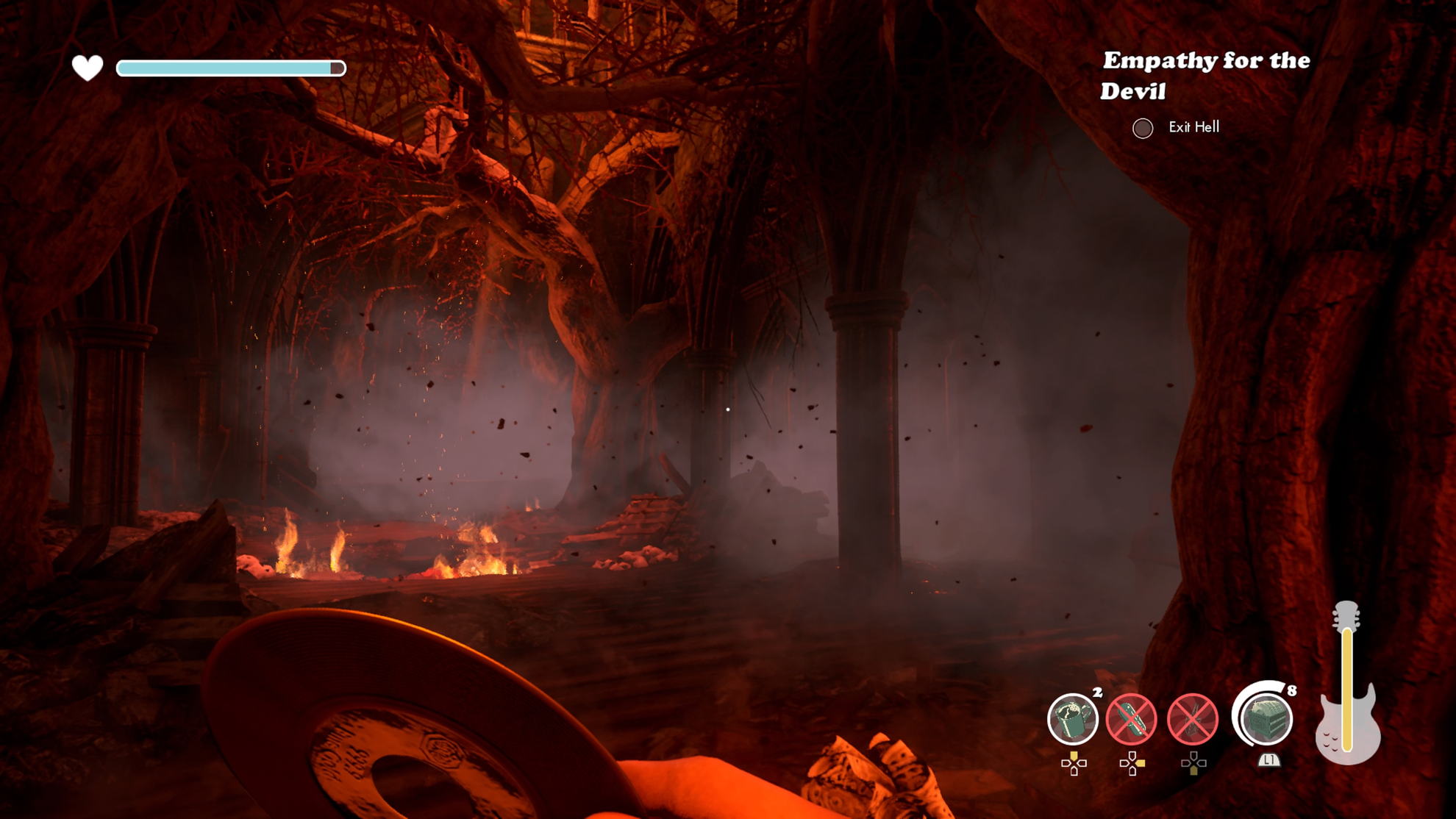Click the d-pad down prompt icon
The height and width of the screenshot is (819, 1456).
coord(1194,765)
